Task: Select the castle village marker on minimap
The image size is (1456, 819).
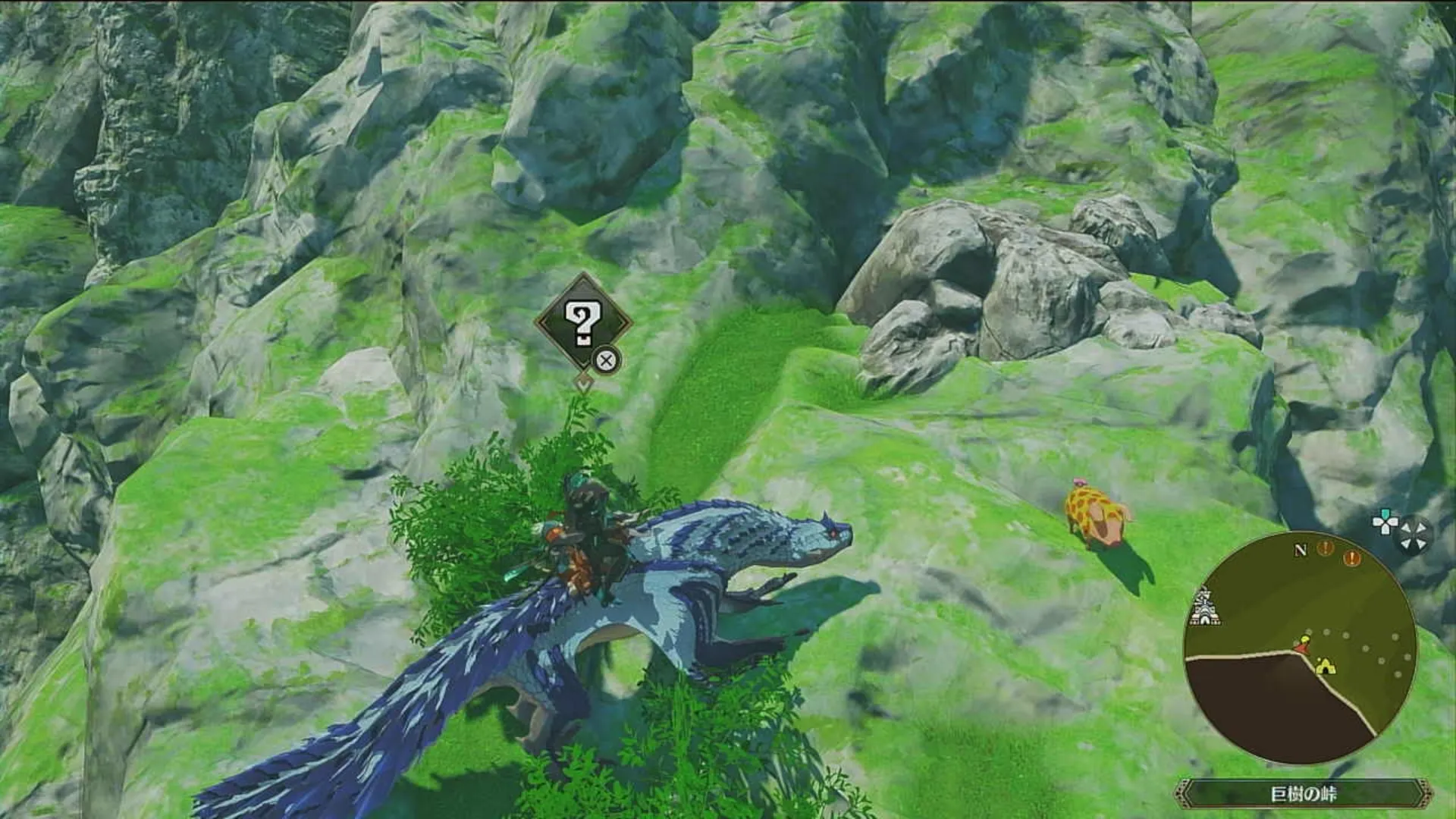Action: coord(1205,607)
